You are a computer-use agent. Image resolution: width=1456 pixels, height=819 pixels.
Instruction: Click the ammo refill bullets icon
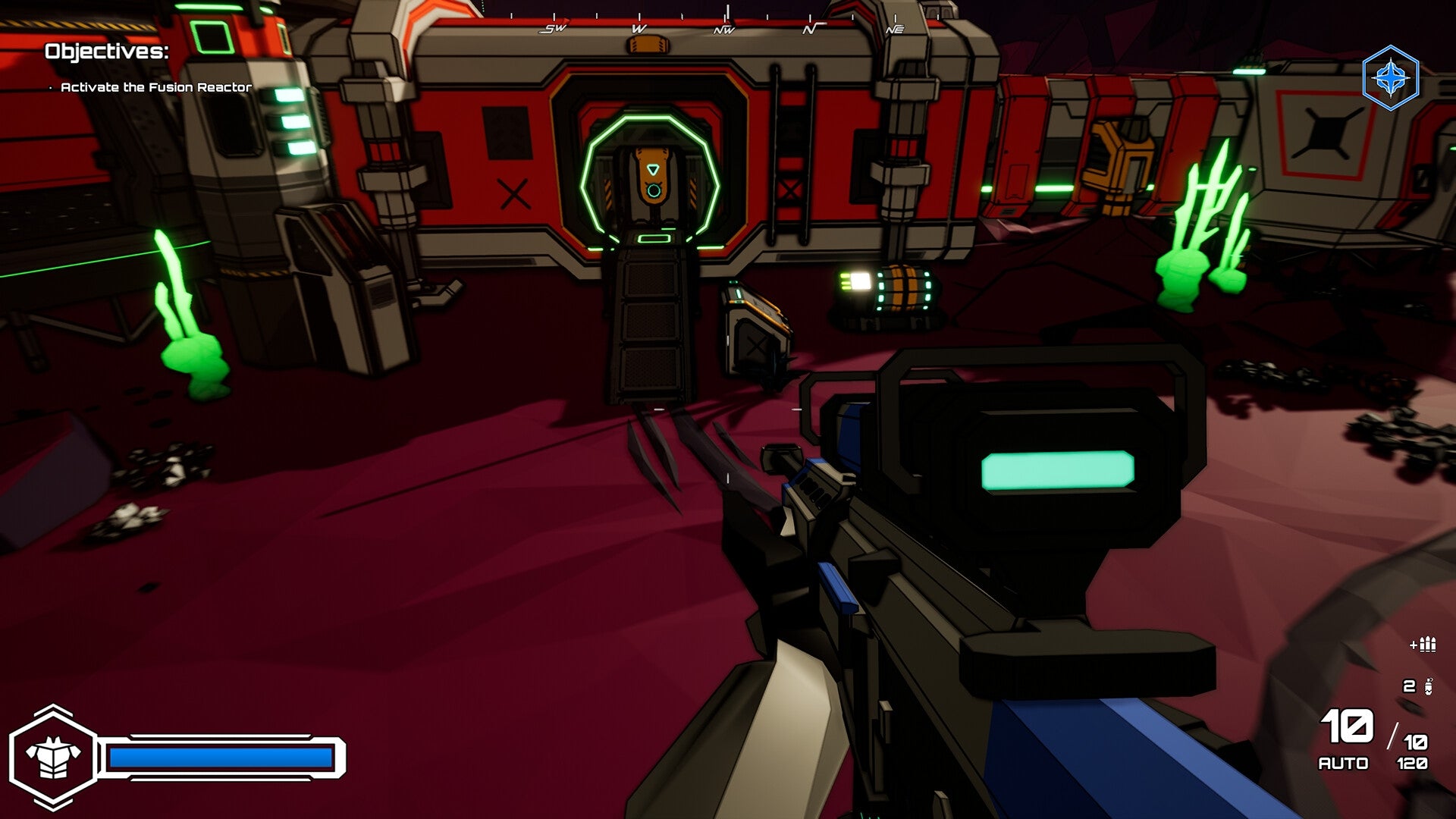(x=1426, y=646)
